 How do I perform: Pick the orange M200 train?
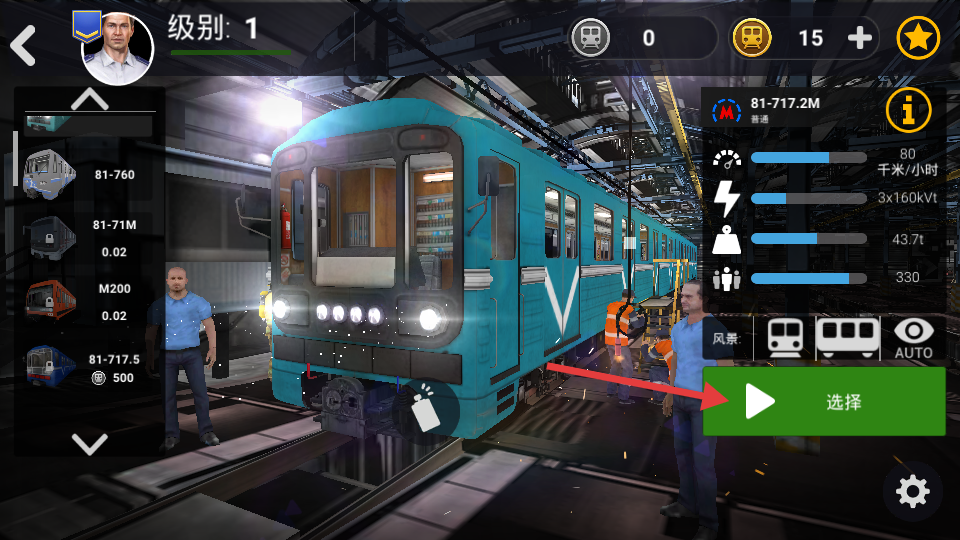[50, 300]
